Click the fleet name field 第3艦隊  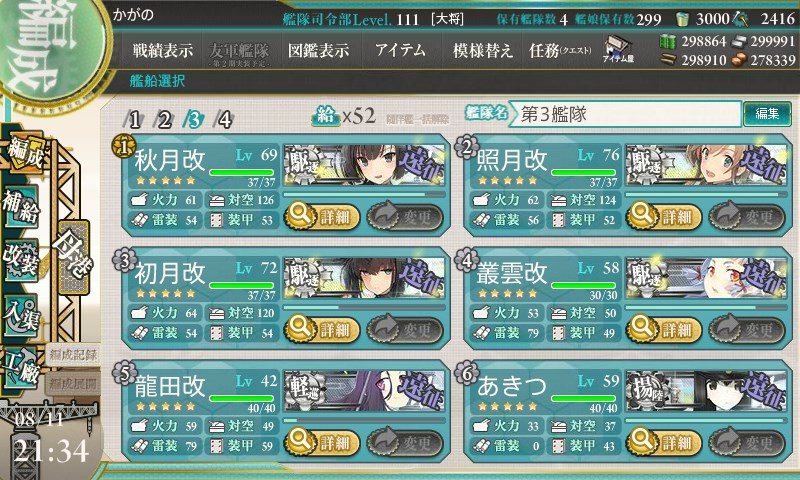pos(627,114)
